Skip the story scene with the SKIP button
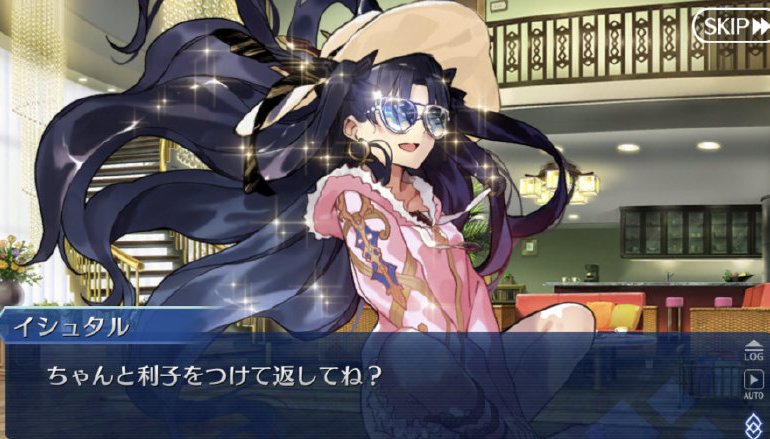The width and height of the screenshot is (770, 439). click(731, 27)
